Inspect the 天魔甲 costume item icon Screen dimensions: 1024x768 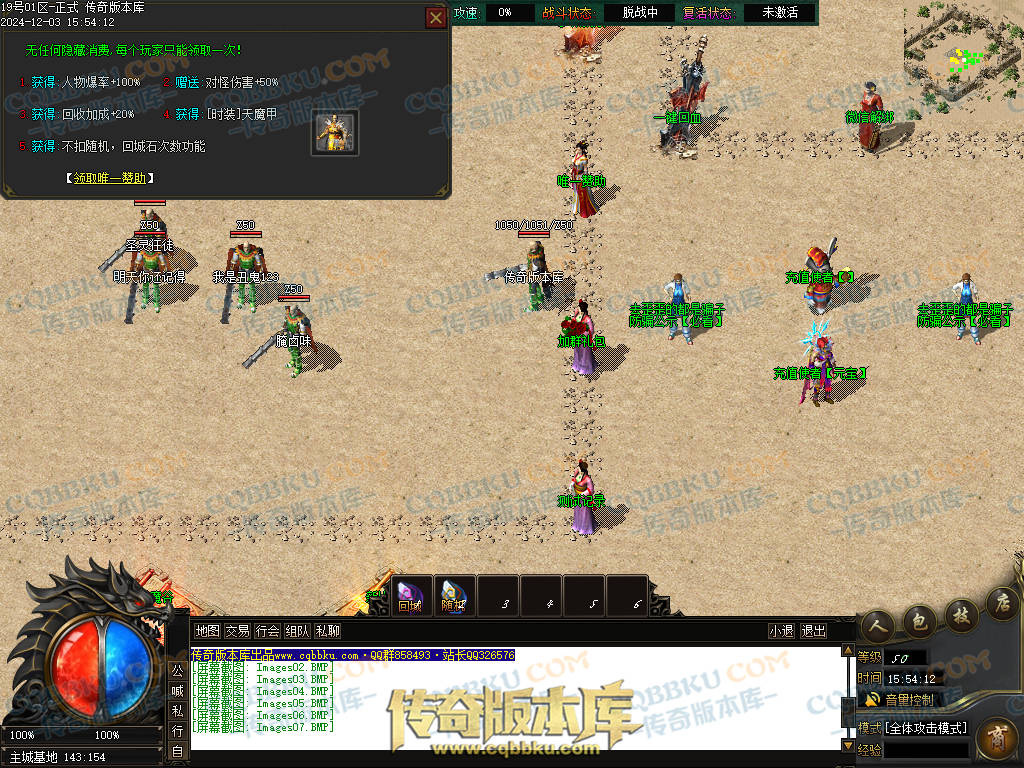[x=336, y=132]
